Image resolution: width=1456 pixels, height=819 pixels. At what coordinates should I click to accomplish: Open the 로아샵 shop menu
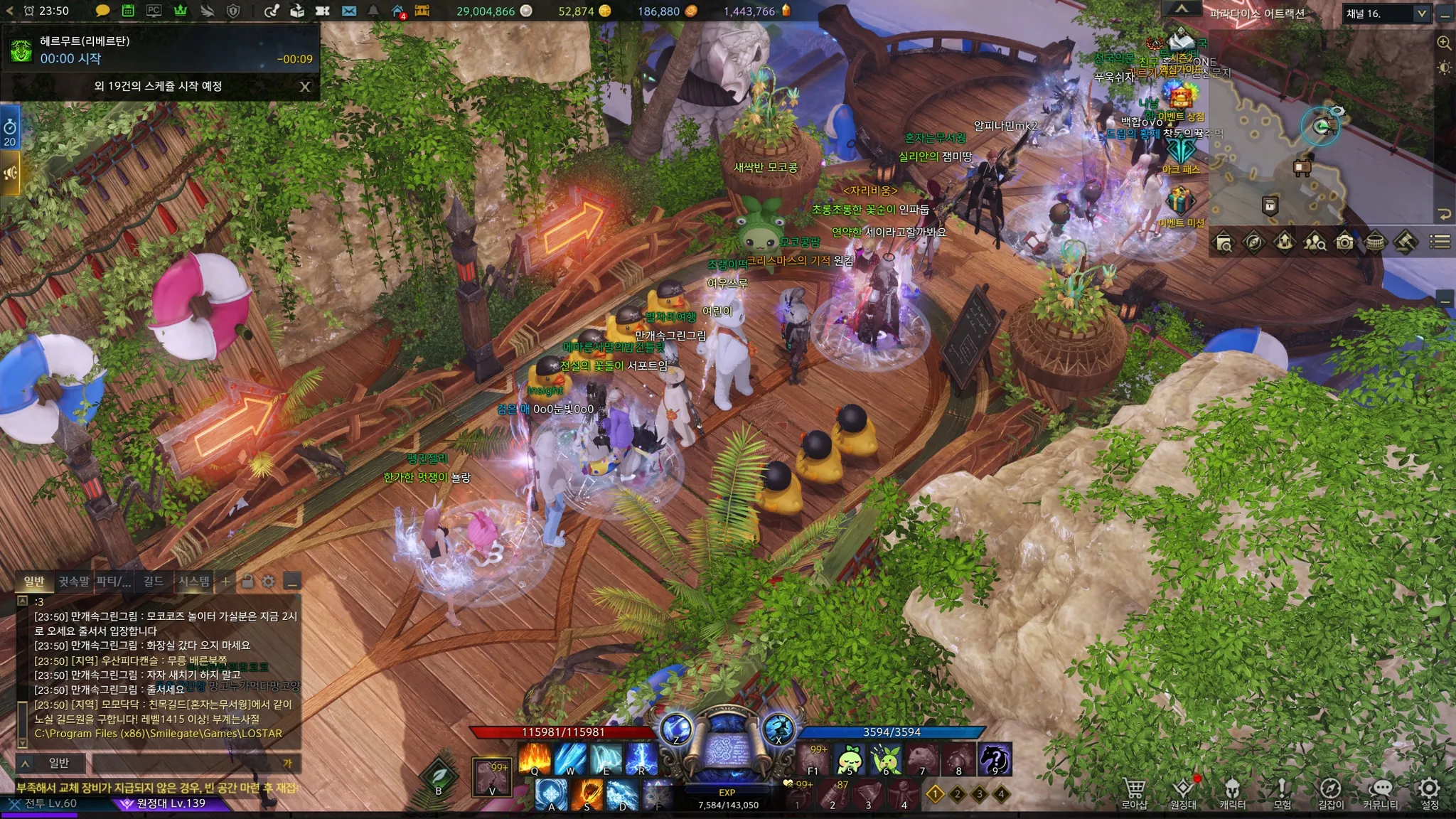coord(1134,792)
